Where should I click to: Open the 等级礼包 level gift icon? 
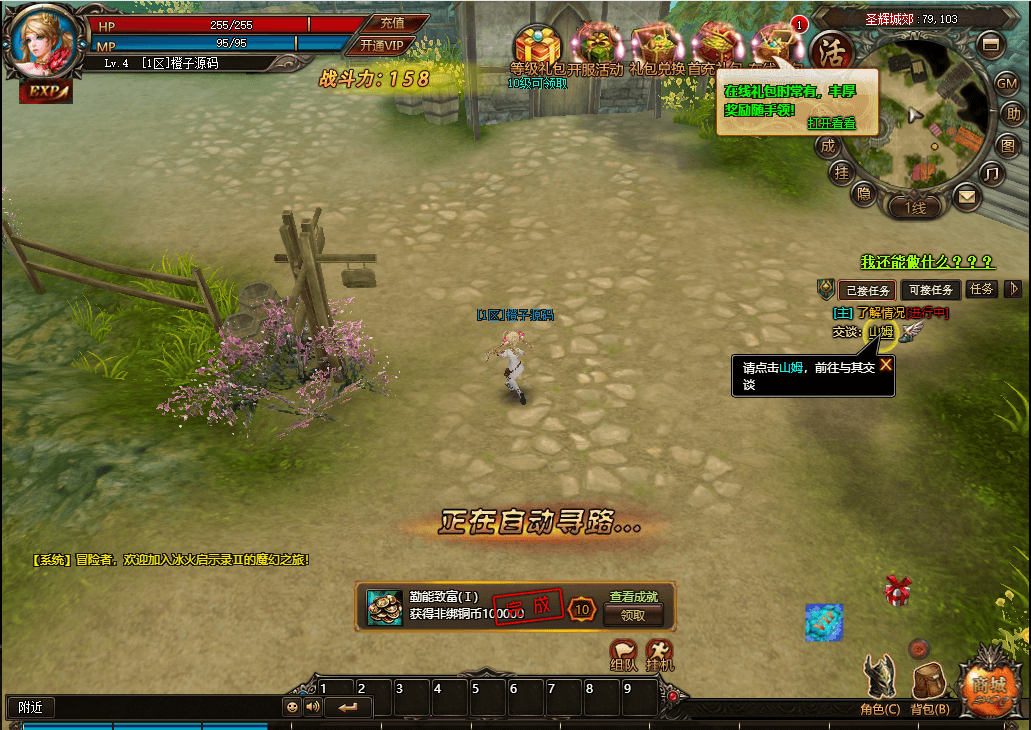(x=537, y=47)
